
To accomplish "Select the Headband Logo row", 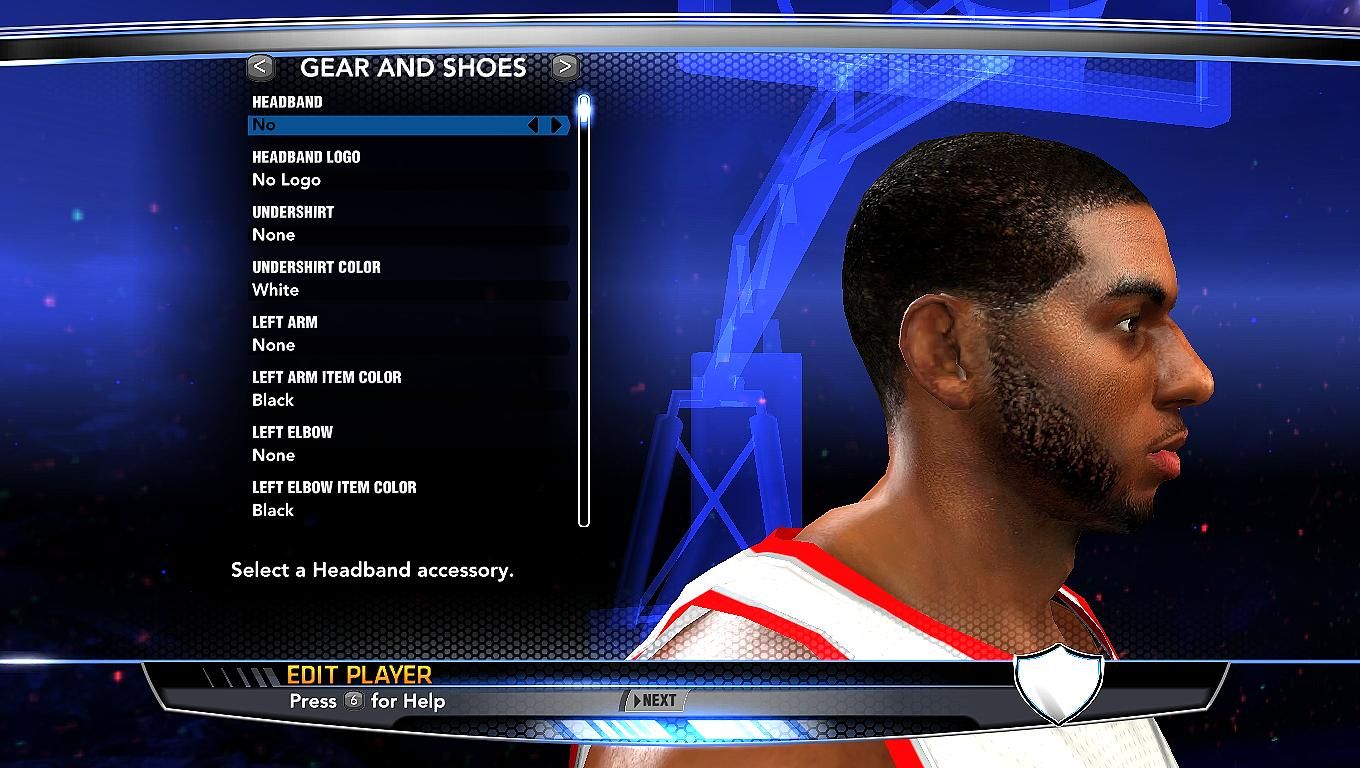I will tap(408, 180).
